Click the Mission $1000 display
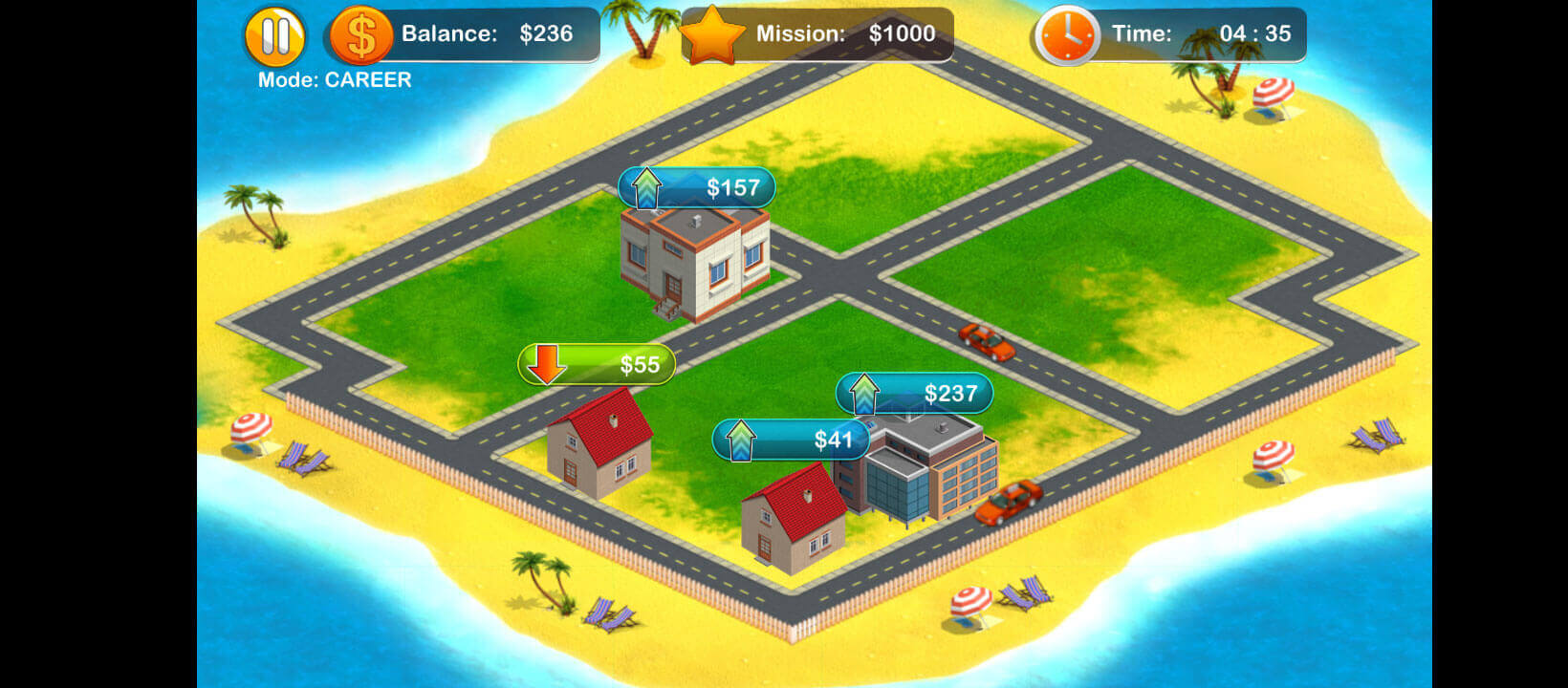Image resolution: width=1568 pixels, height=688 pixels. click(x=841, y=33)
